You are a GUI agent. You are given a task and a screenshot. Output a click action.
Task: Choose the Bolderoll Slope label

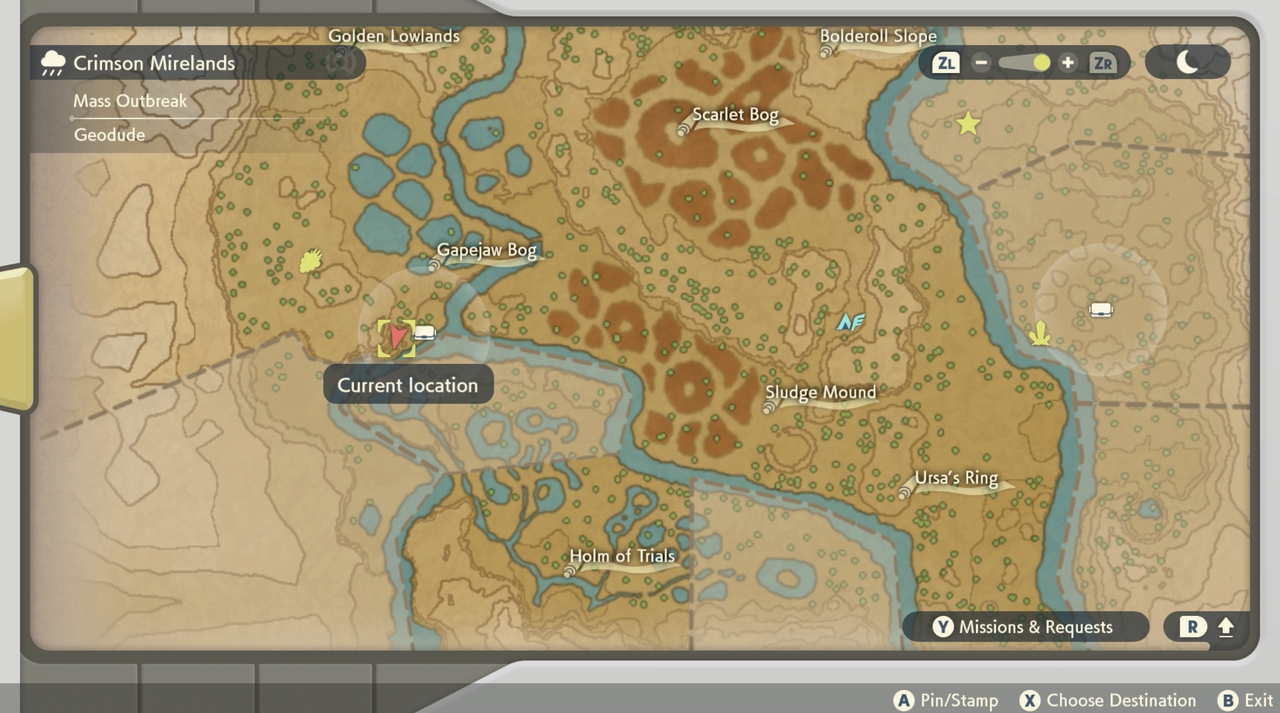878,37
